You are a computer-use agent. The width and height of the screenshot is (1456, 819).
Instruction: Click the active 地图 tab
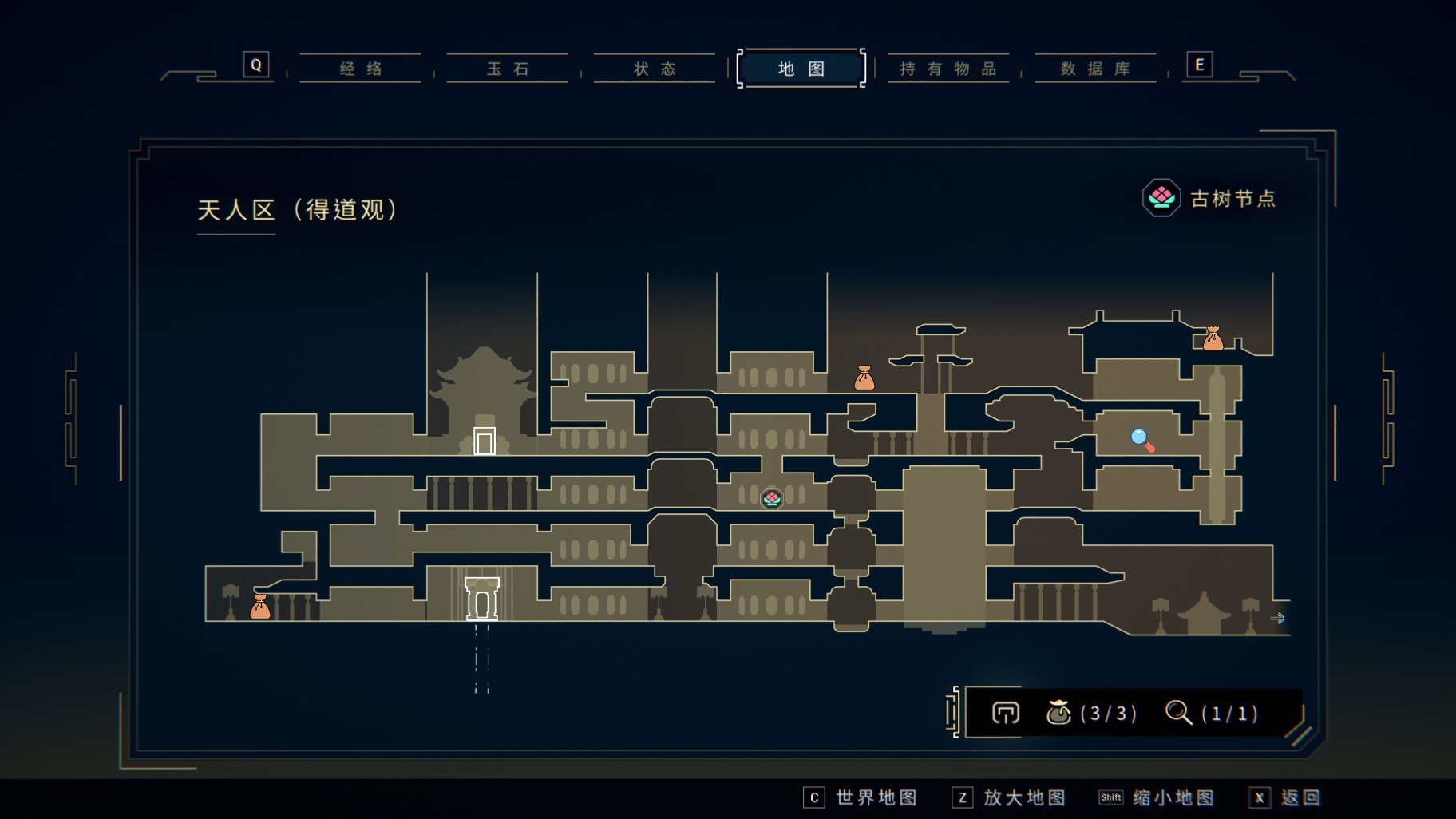801,69
